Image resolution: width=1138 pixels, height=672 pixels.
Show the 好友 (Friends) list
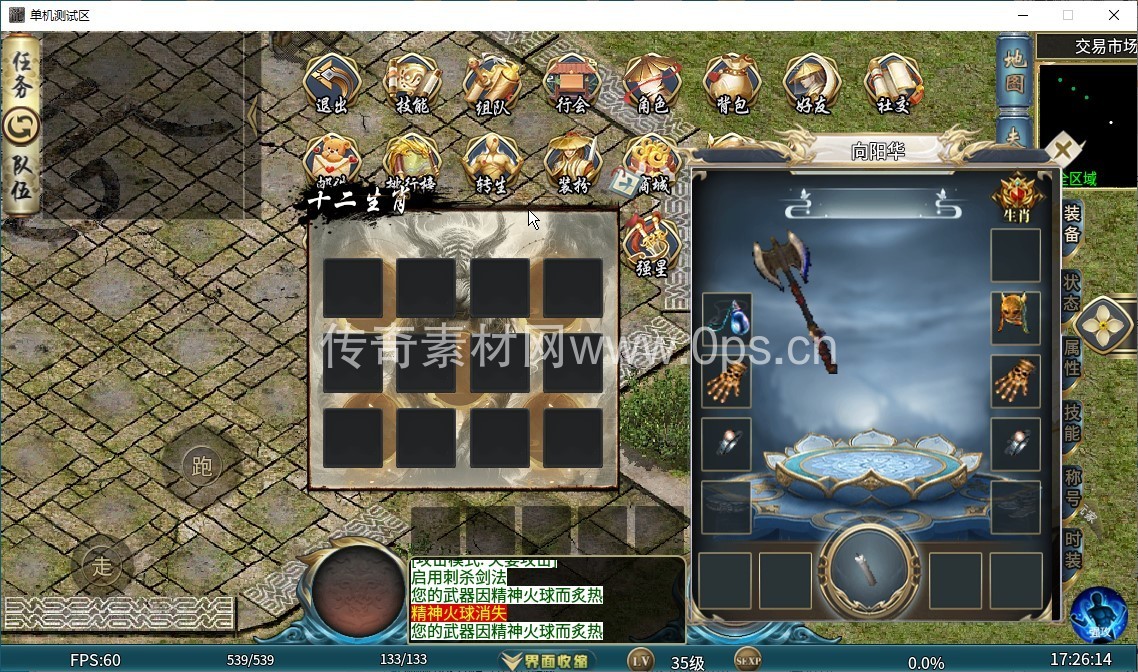[811, 84]
